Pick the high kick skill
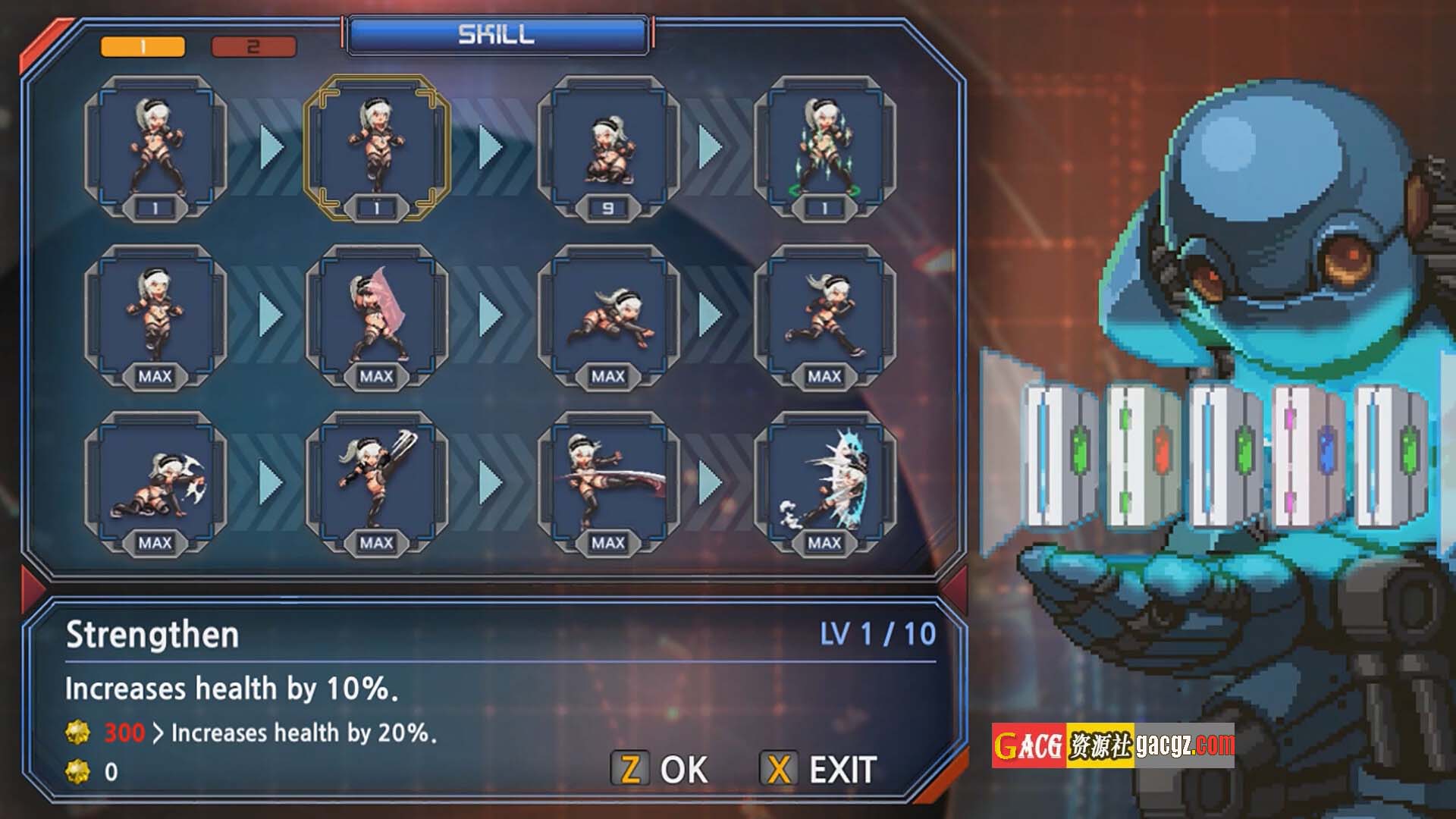Viewport: 1456px width, 819px height. pos(377,483)
